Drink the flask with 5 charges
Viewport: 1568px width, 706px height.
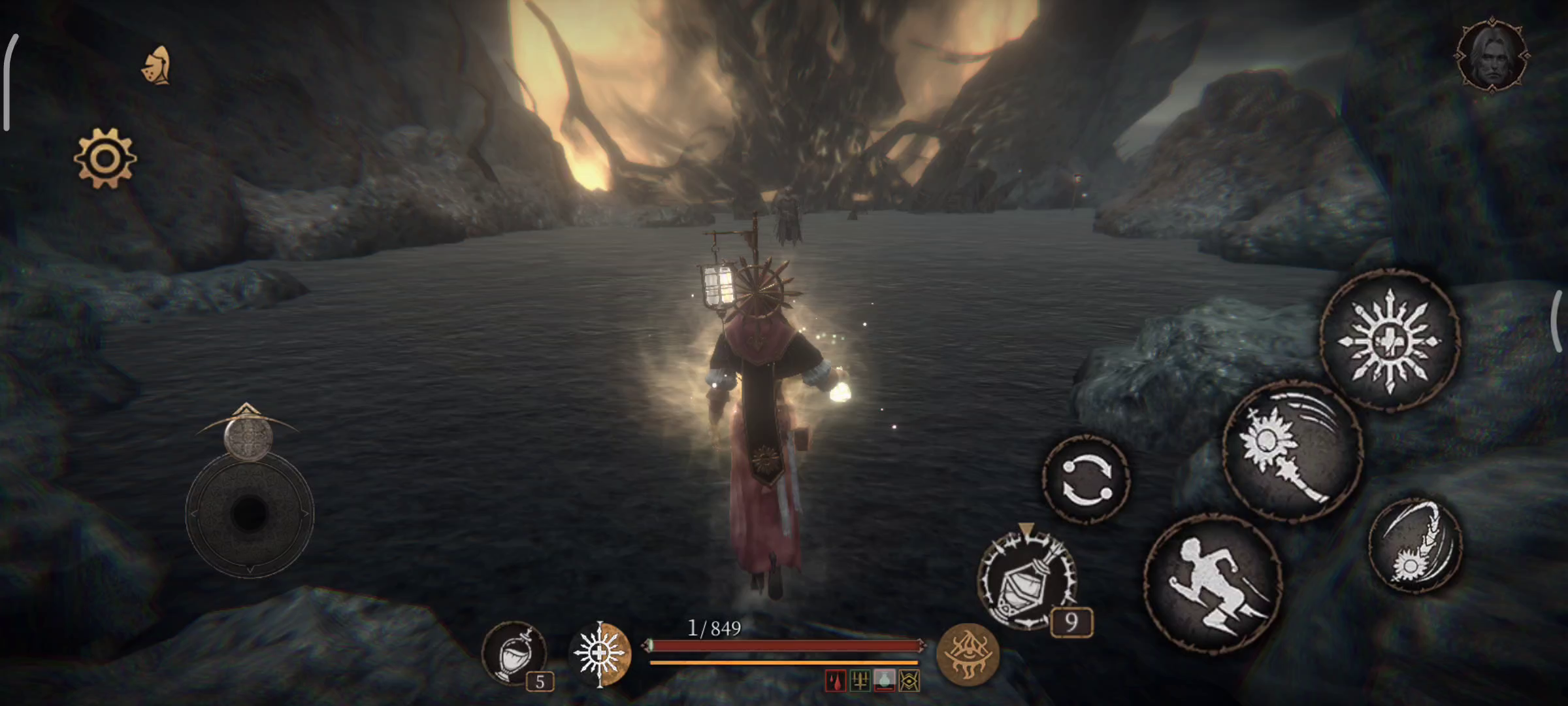point(514,653)
